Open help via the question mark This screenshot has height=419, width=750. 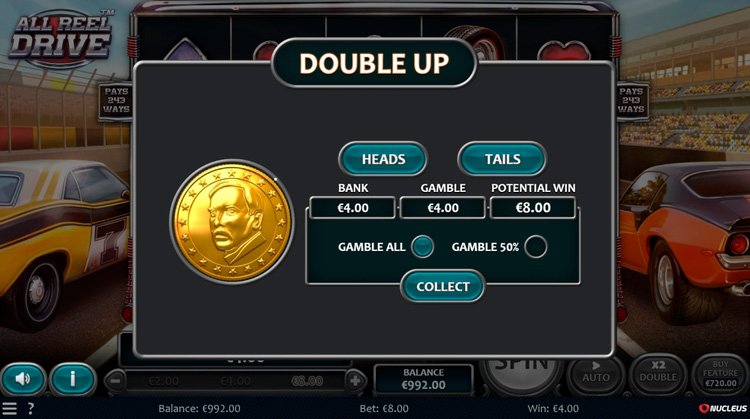click(x=31, y=409)
